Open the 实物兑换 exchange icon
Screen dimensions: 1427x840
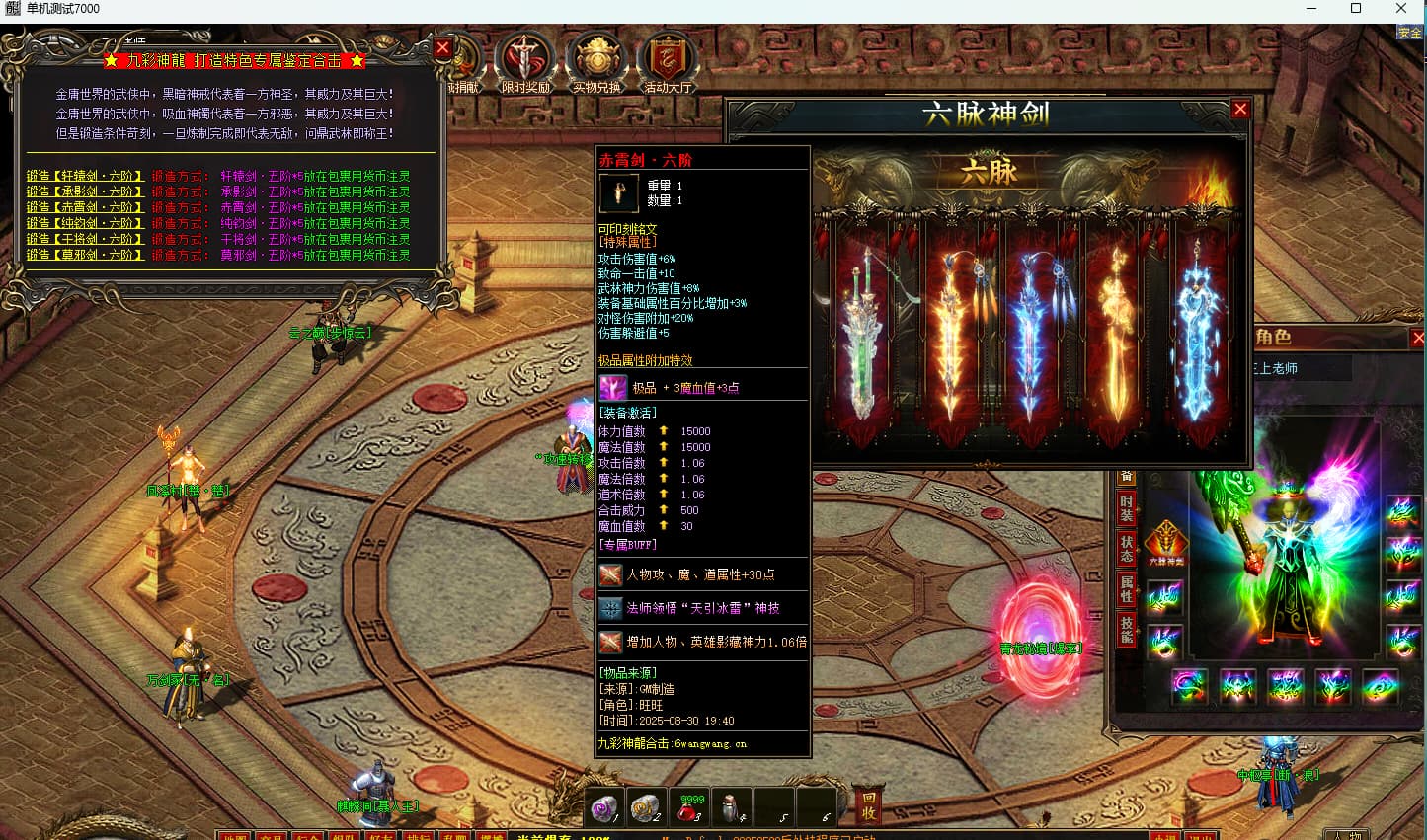(596, 62)
